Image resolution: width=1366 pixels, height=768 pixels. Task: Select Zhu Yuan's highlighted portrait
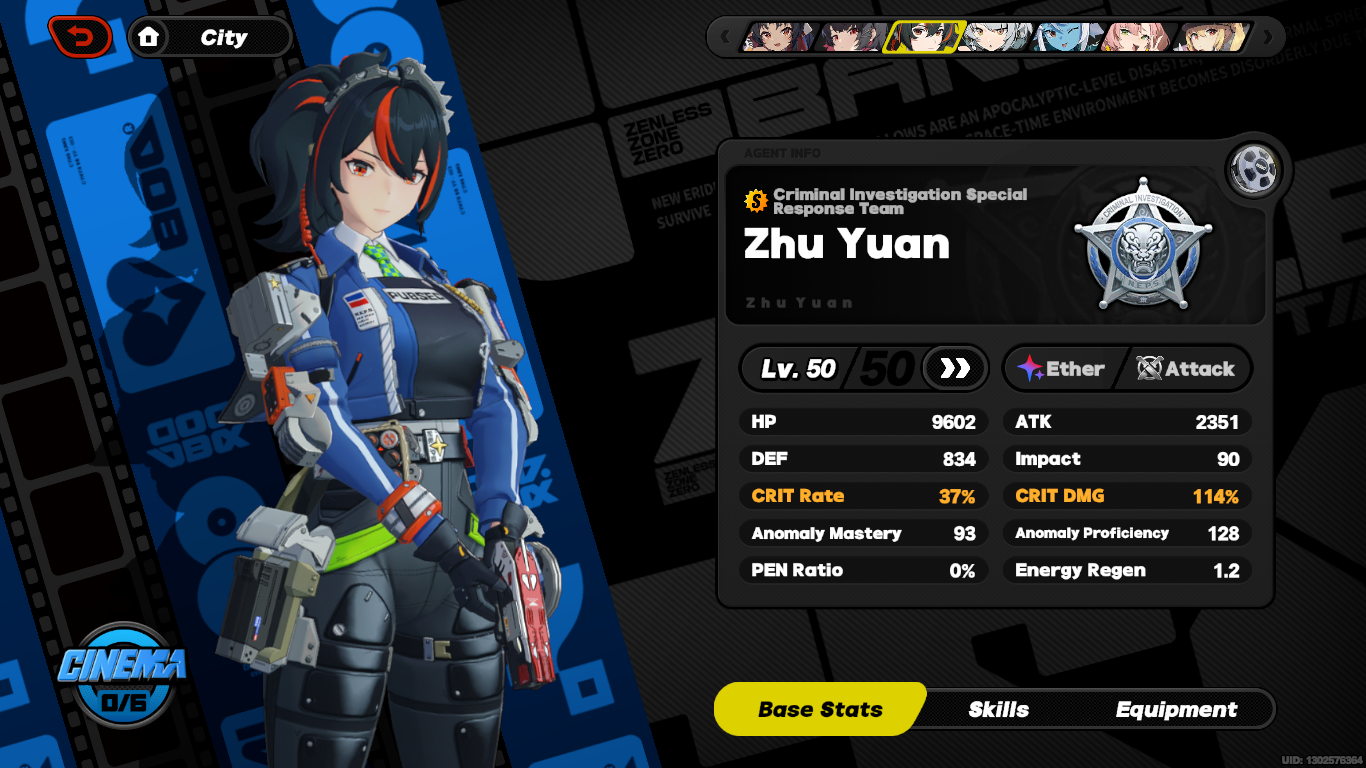pos(925,37)
